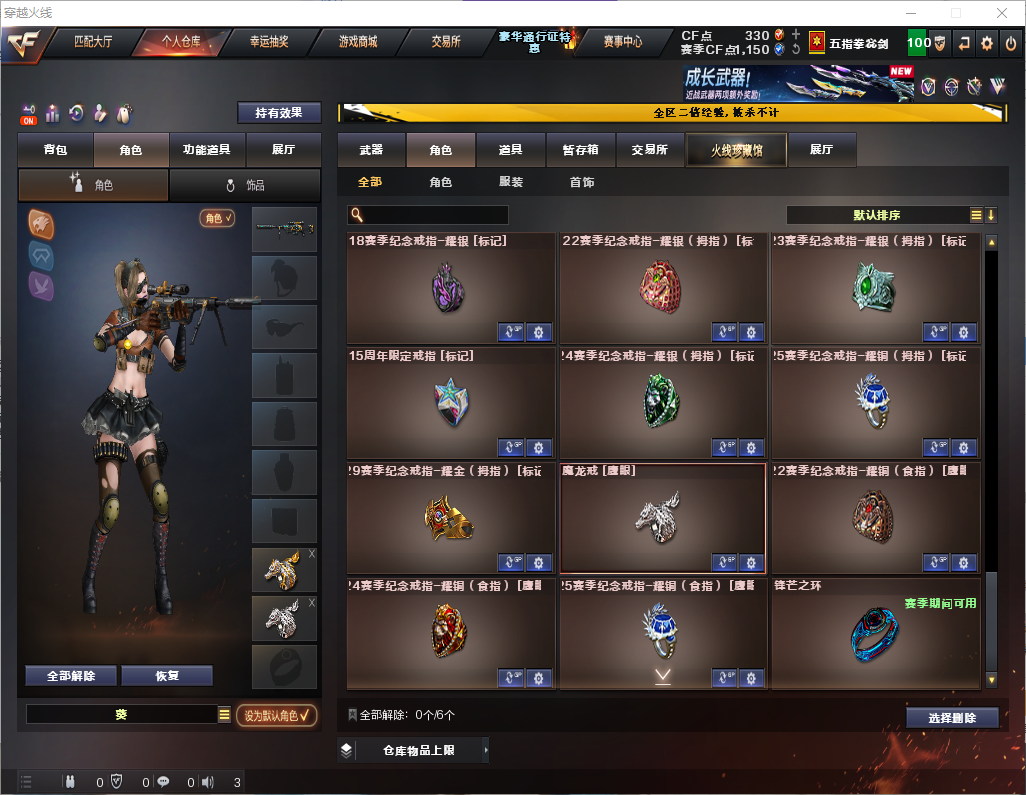Switch to the 交易所 top menu
The width and height of the screenshot is (1026, 795).
446,42
